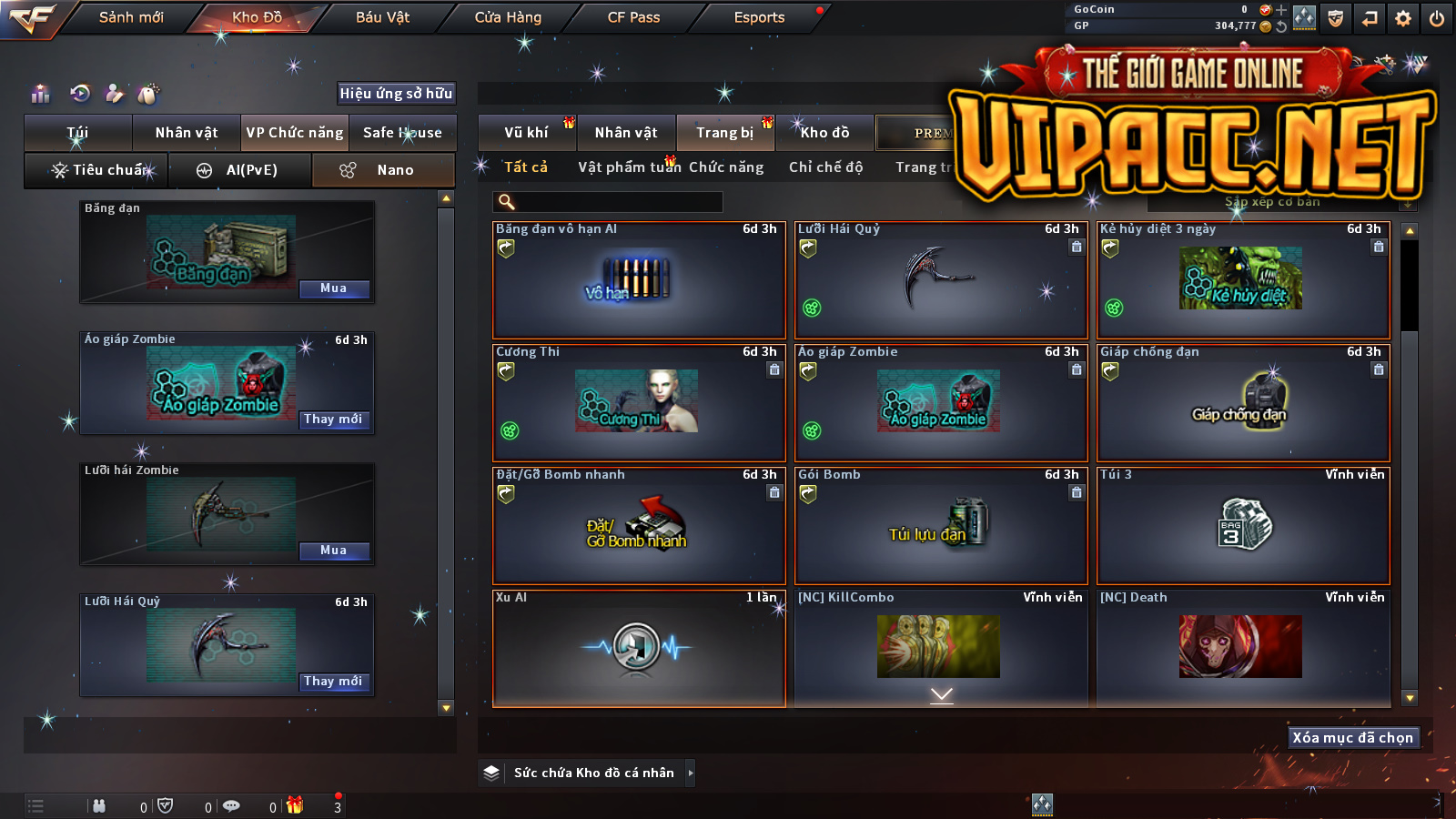The height and width of the screenshot is (819, 1456).
Task: Open the Sảnh mới lobby tab
Action: 131,17
